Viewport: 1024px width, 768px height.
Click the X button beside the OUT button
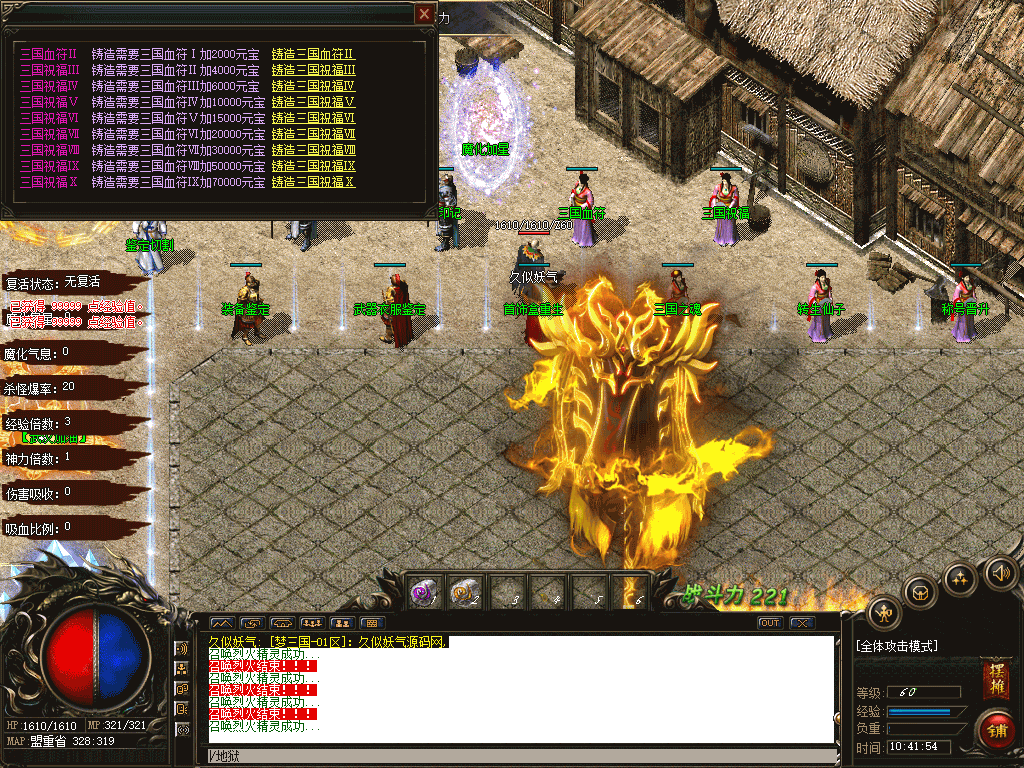(801, 623)
